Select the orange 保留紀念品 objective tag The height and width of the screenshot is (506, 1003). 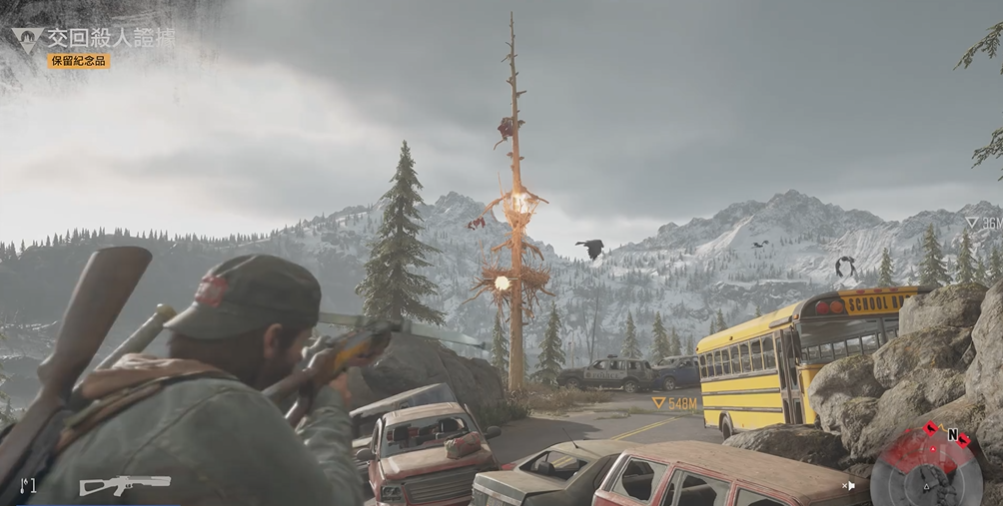point(79,62)
